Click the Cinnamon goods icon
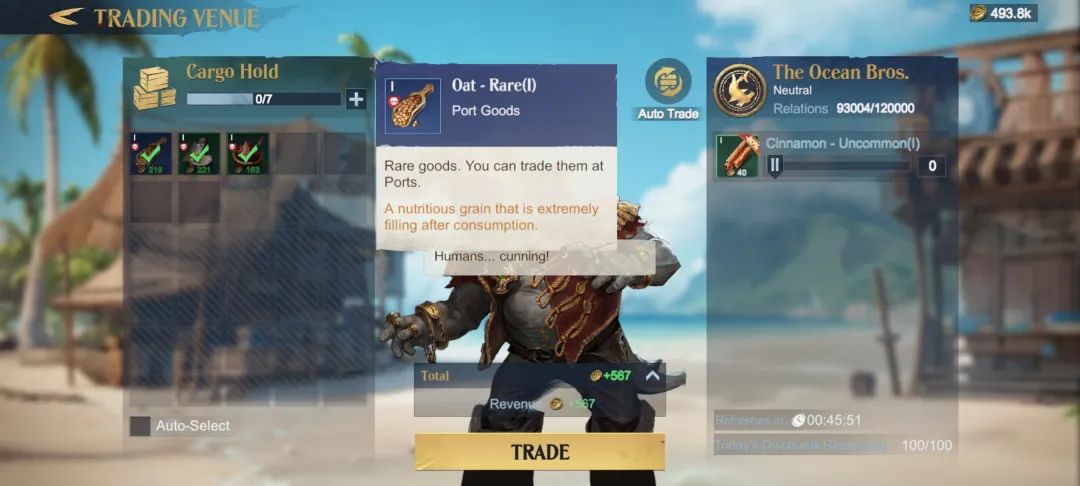 [738, 157]
